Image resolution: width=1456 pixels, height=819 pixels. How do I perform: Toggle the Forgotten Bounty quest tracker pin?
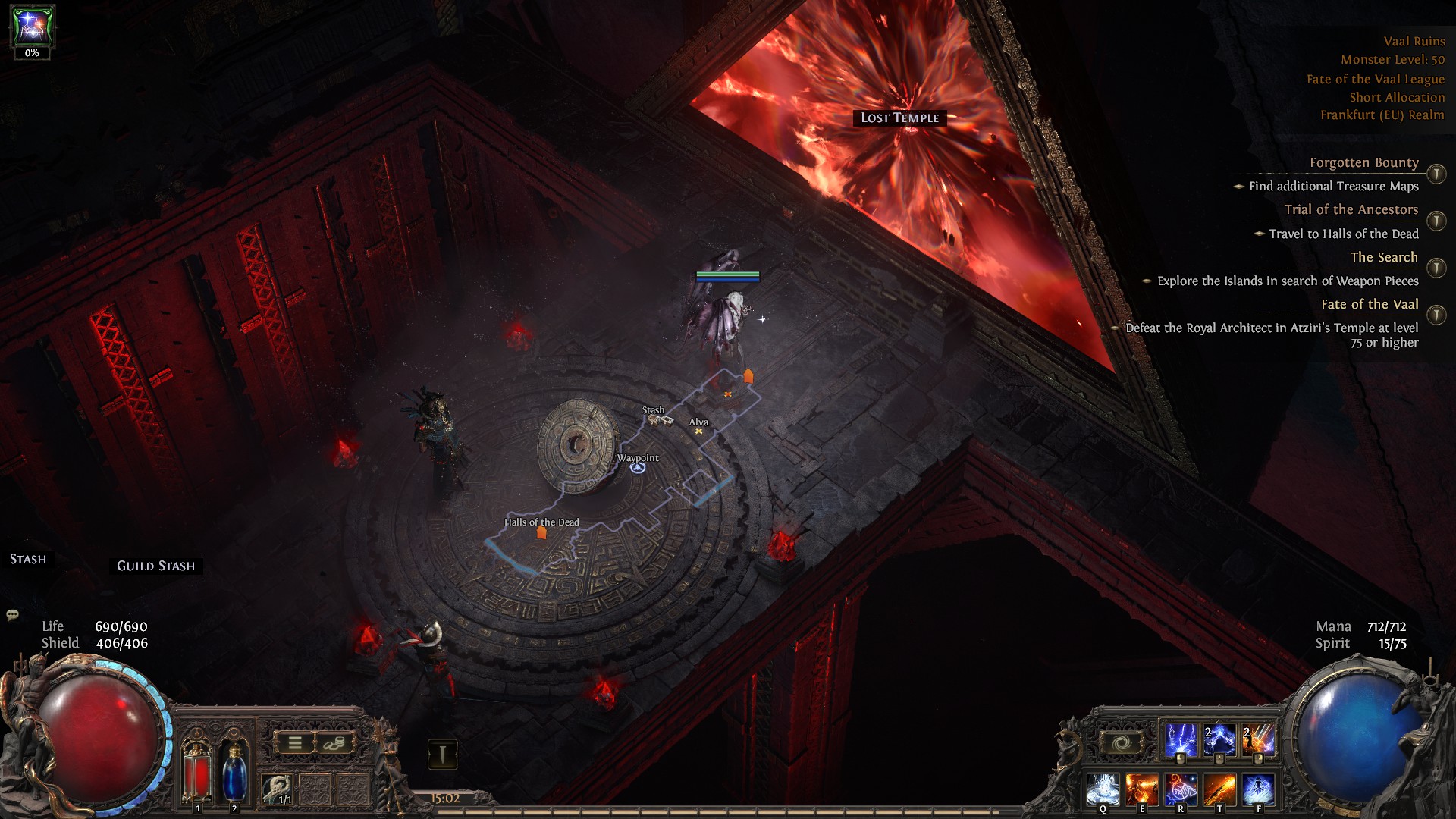click(x=1436, y=174)
